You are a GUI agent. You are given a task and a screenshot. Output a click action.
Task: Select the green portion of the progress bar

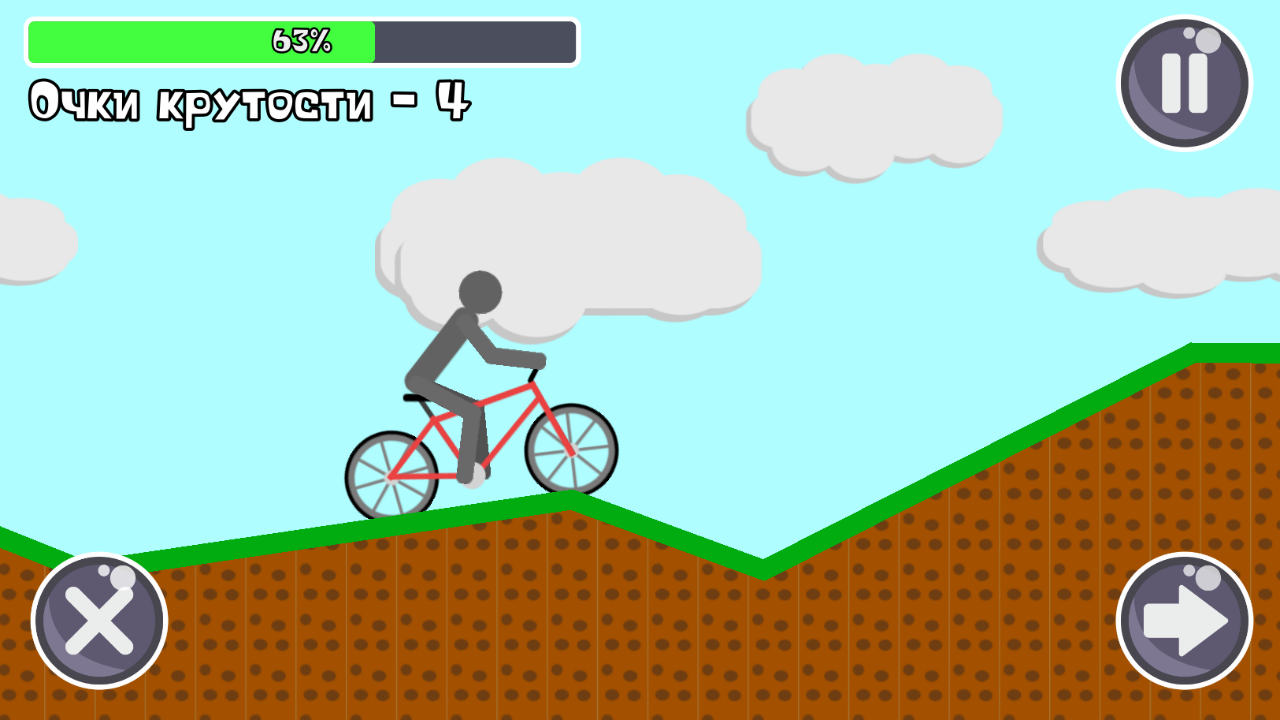[x=200, y=41]
